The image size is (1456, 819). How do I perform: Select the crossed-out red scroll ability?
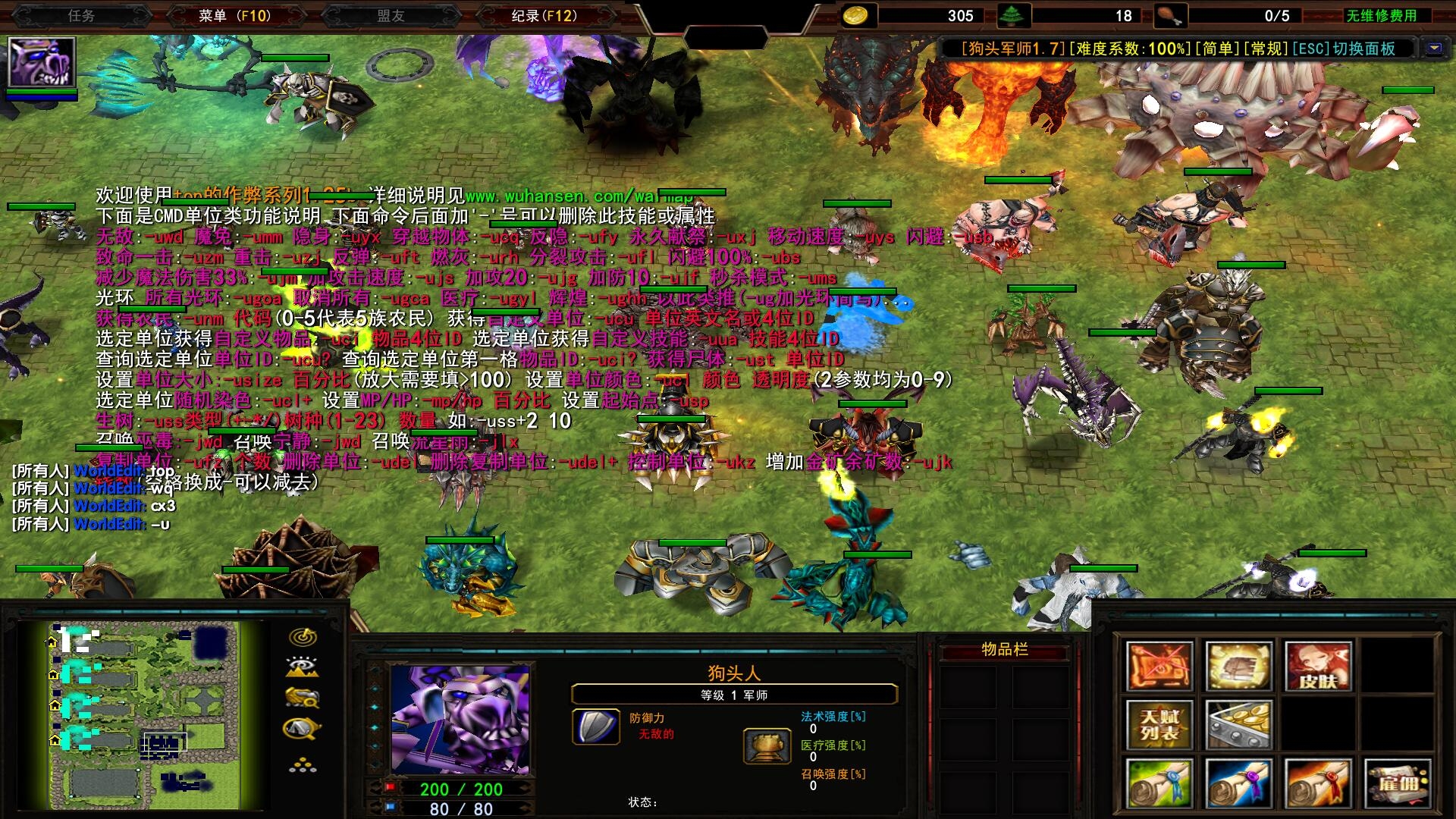point(1159,666)
